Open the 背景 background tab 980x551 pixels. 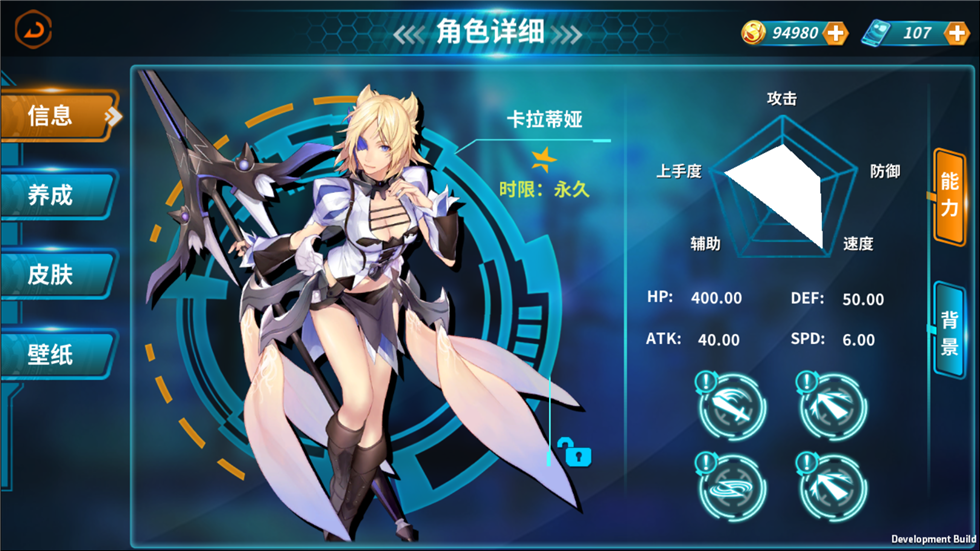click(x=948, y=332)
